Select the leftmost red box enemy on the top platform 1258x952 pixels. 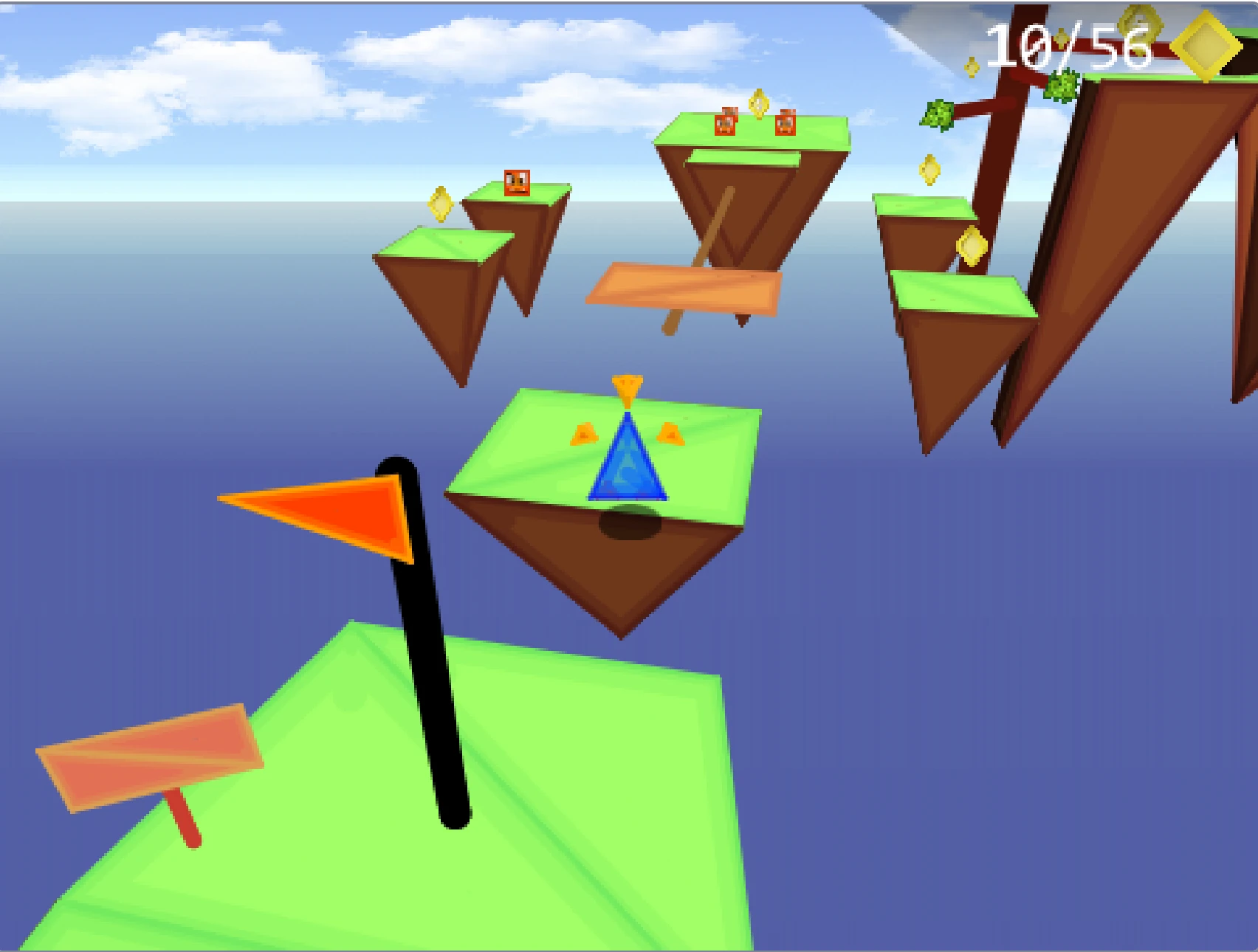tap(726, 122)
